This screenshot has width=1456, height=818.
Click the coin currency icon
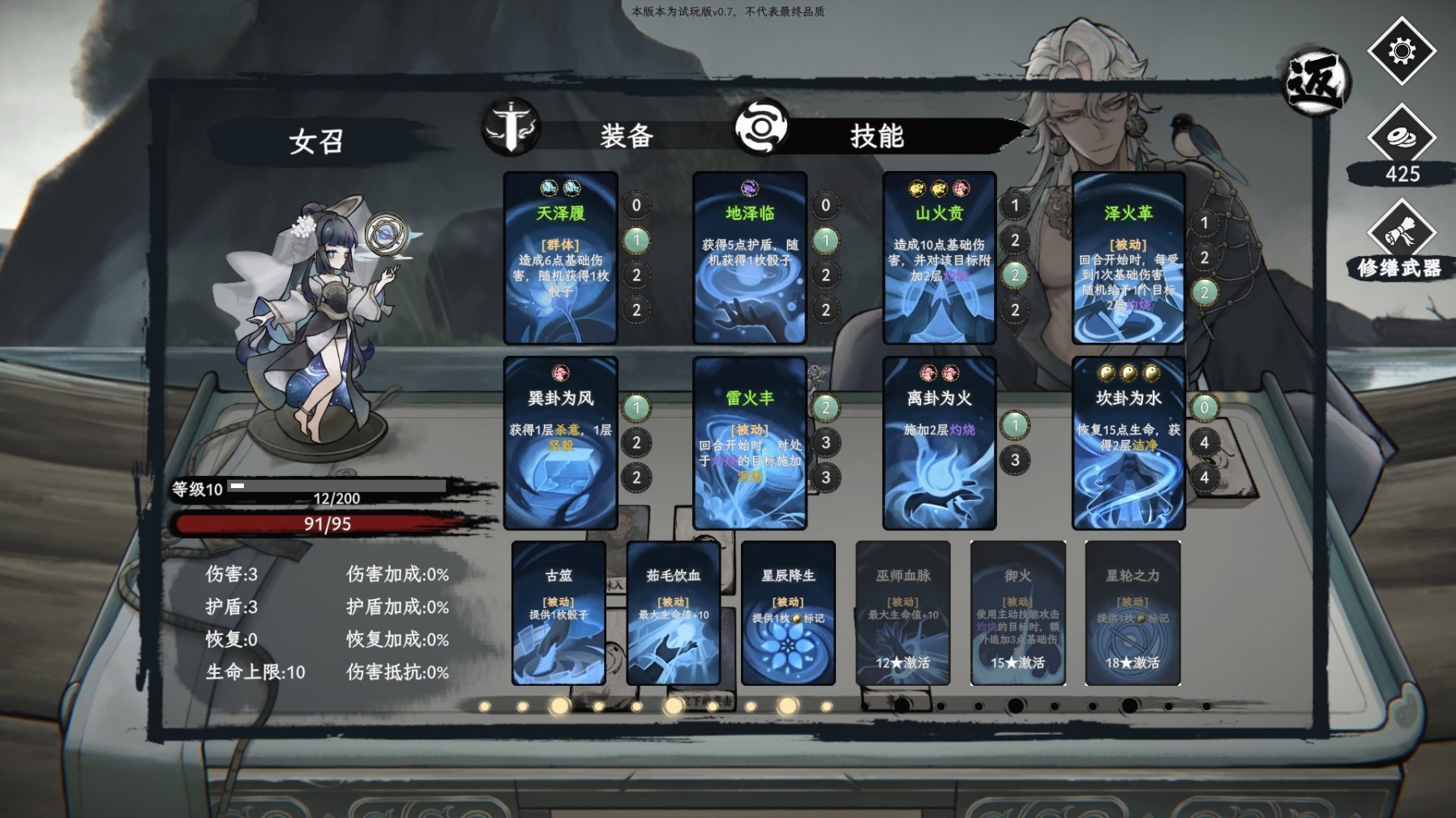coord(1401,139)
